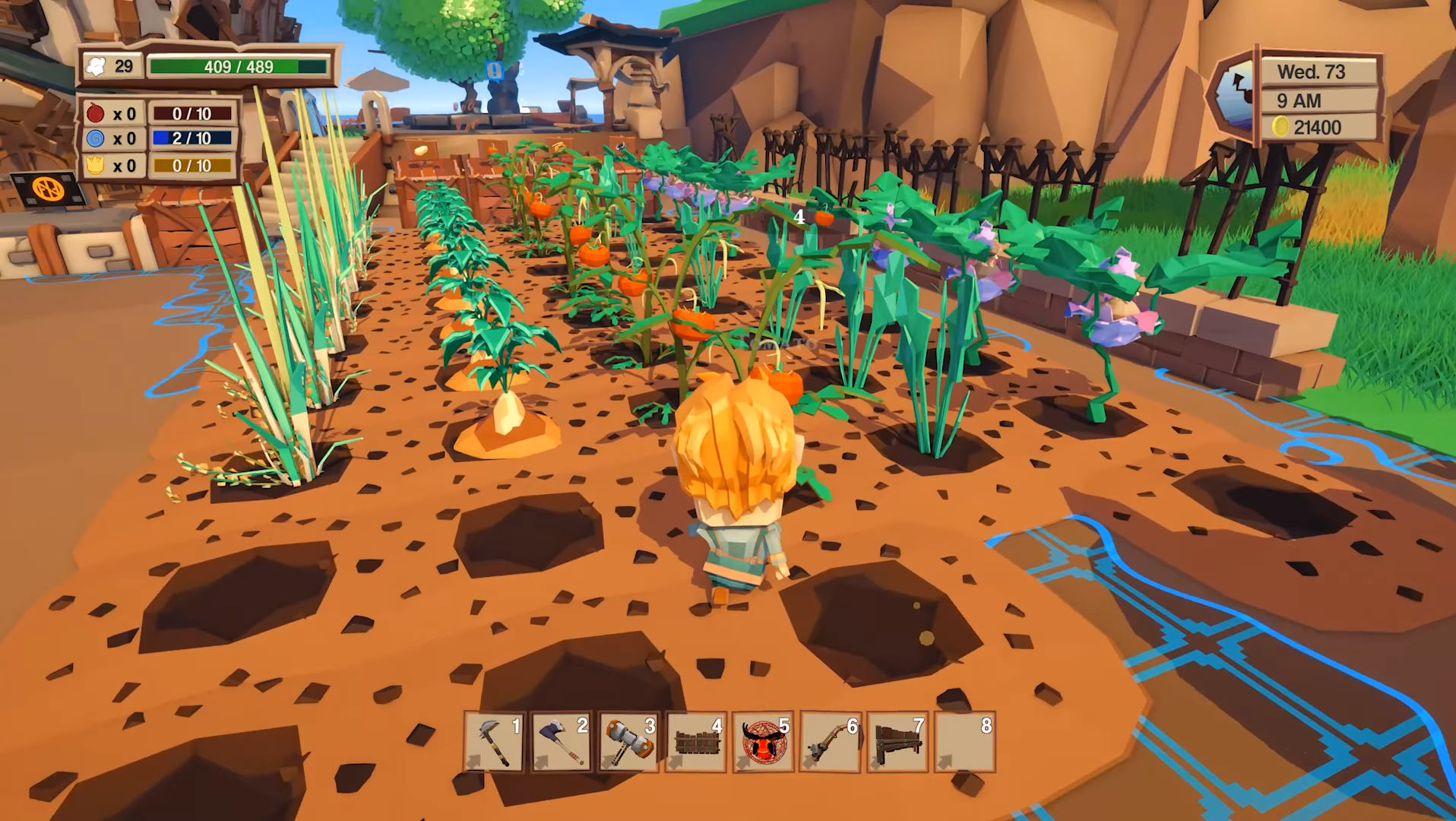Select the wooden gate in slot 7
This screenshot has width=1456, height=821.
tap(897, 742)
